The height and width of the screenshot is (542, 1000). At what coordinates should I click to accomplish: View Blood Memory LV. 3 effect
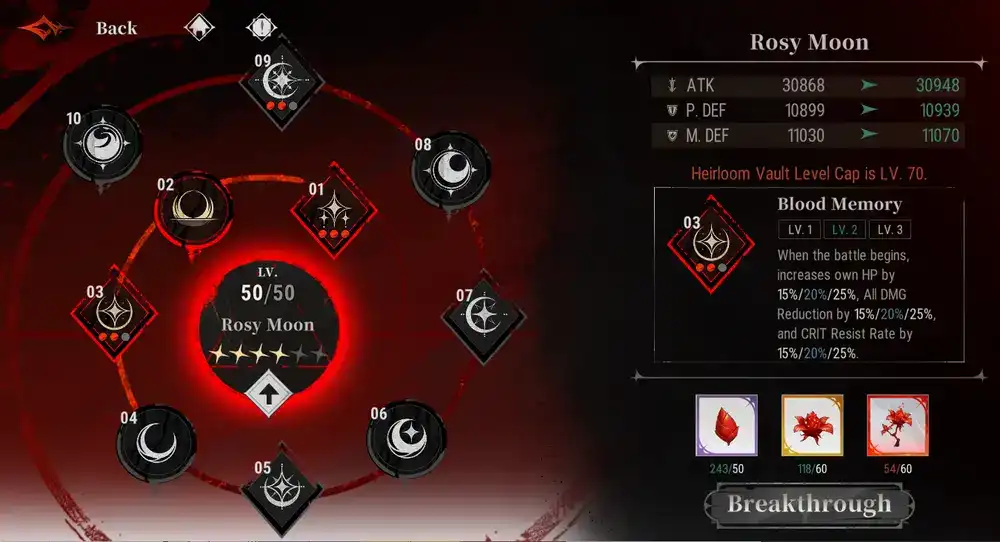pos(889,230)
